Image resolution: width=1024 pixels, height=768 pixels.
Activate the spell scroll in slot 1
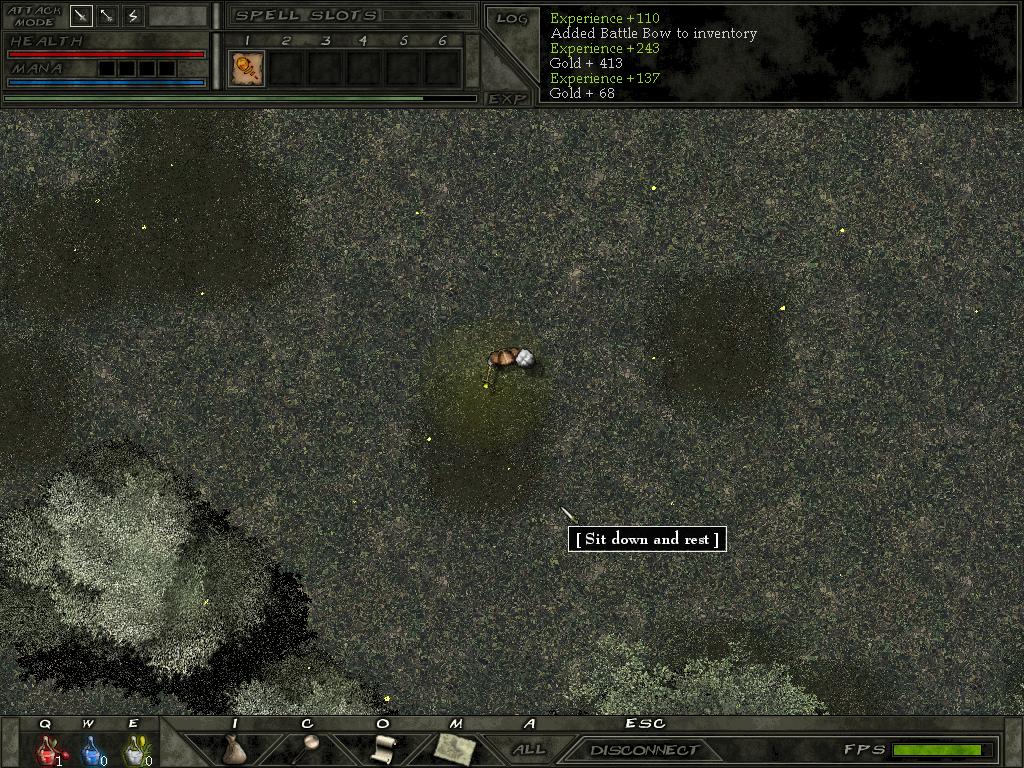click(246, 68)
